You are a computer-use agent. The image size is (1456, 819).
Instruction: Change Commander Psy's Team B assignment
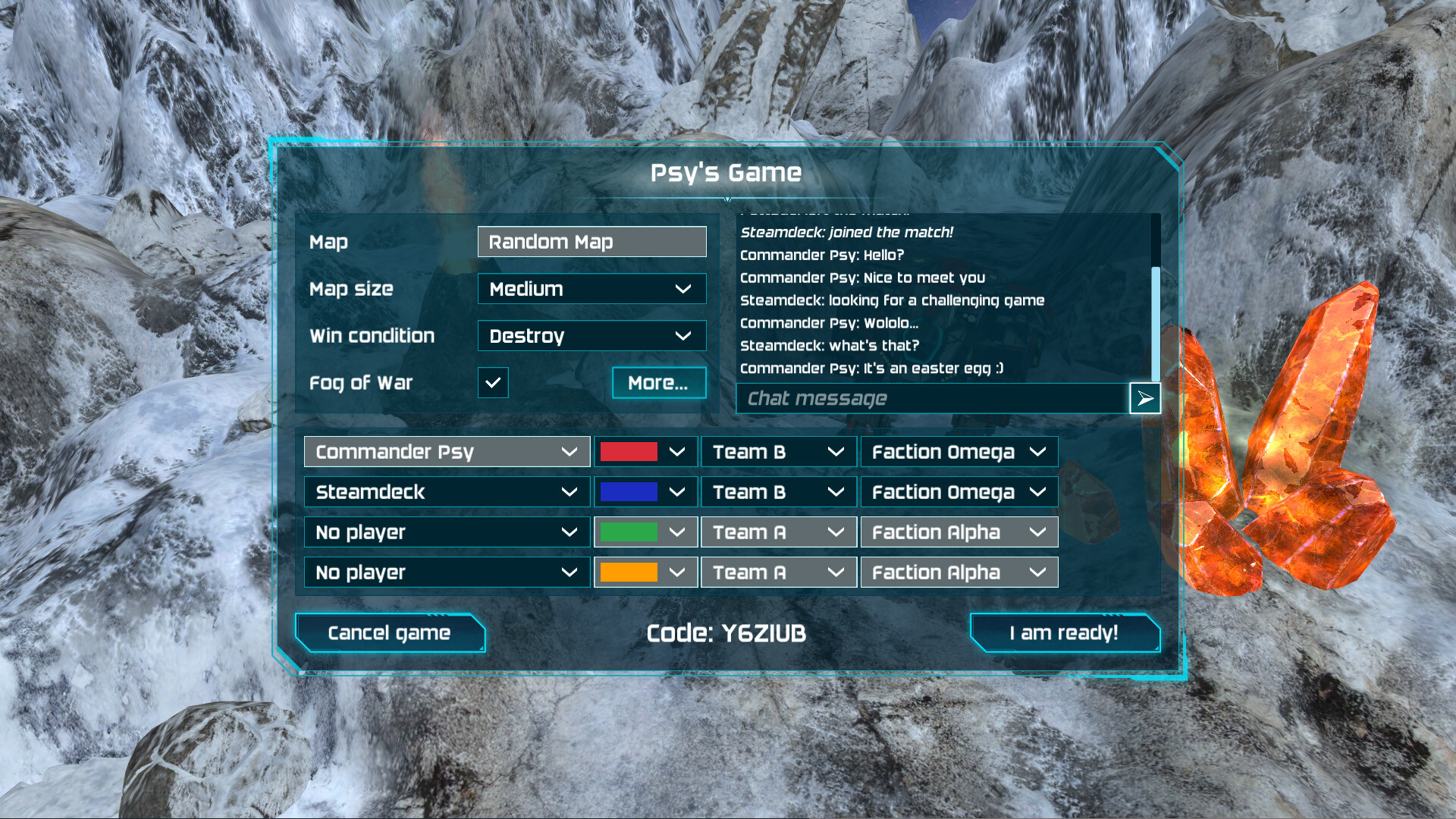pyautogui.click(x=778, y=451)
